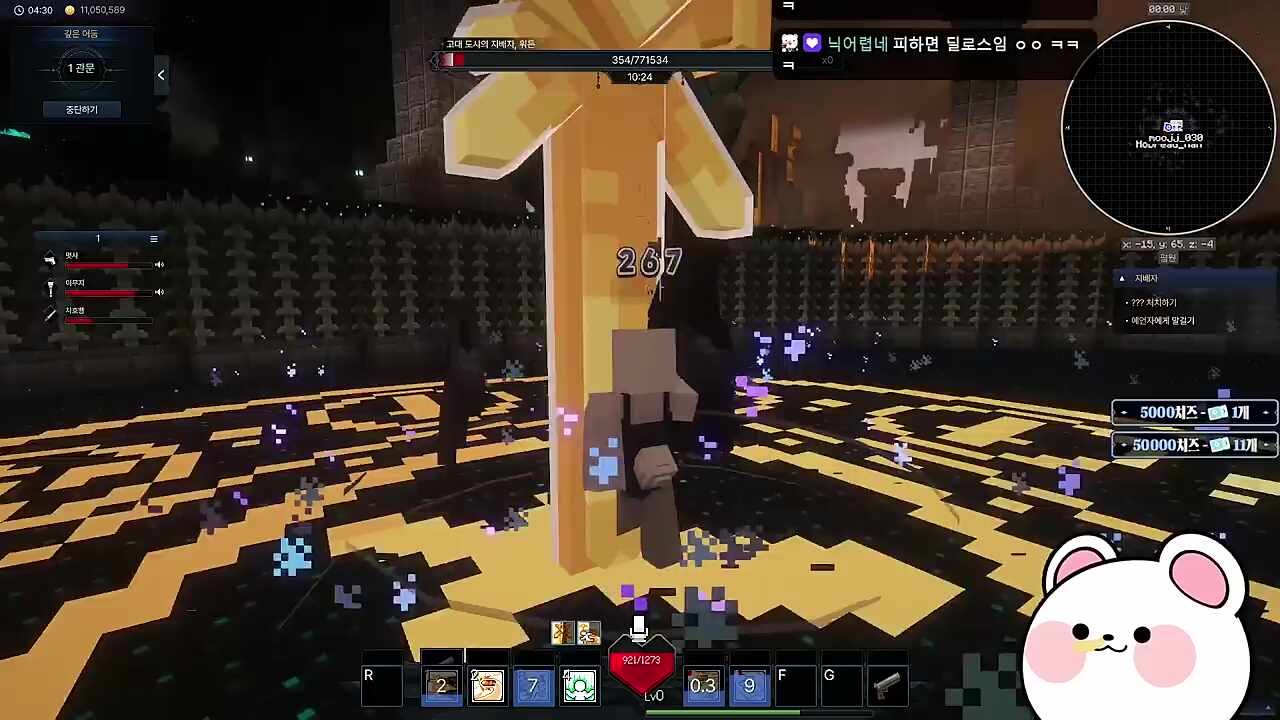Screen dimensions: 1280x720
Task: Activate the green aura skill icon labeled 4
Action: coord(581,684)
